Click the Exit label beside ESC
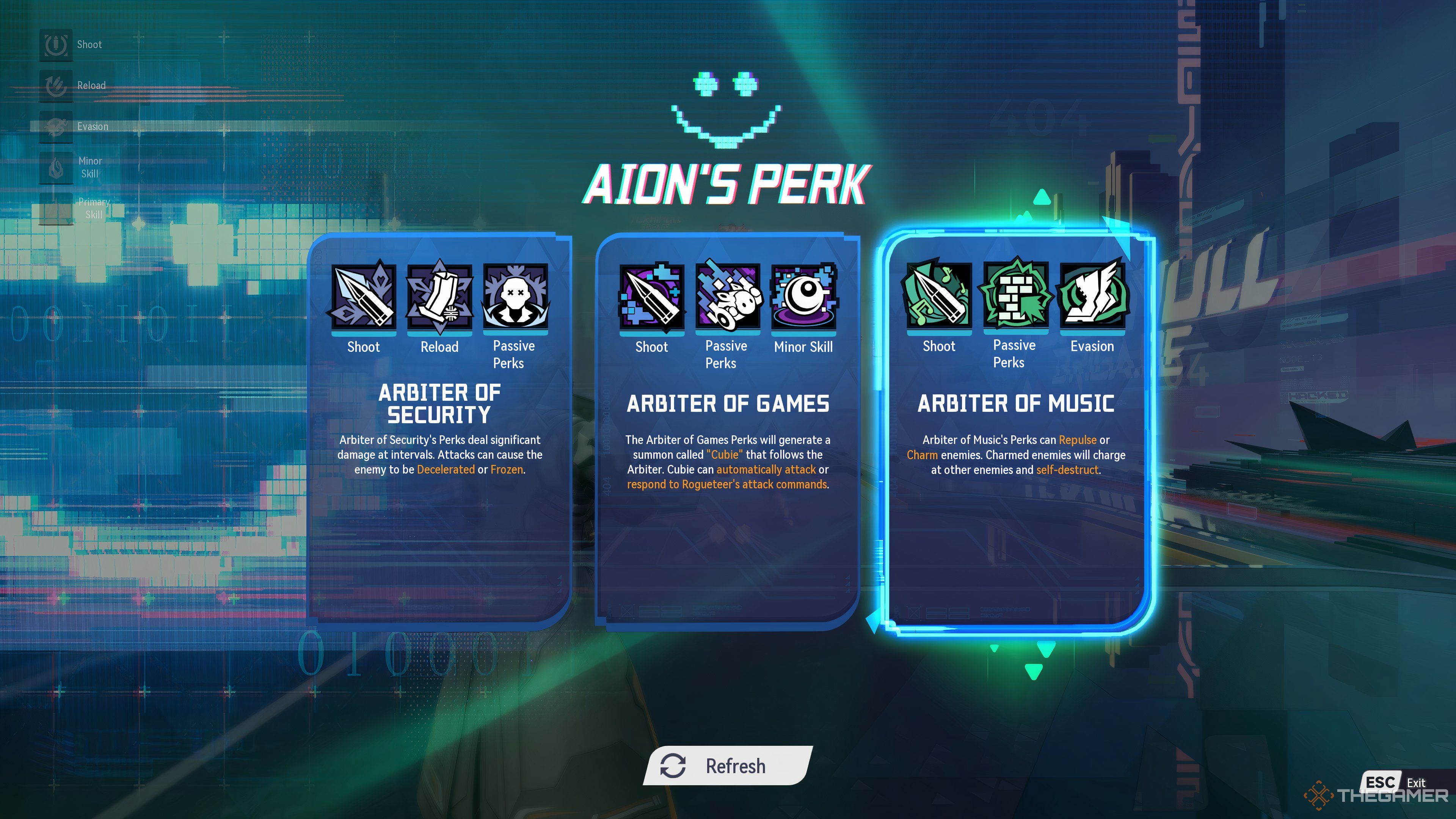 [x=1415, y=783]
